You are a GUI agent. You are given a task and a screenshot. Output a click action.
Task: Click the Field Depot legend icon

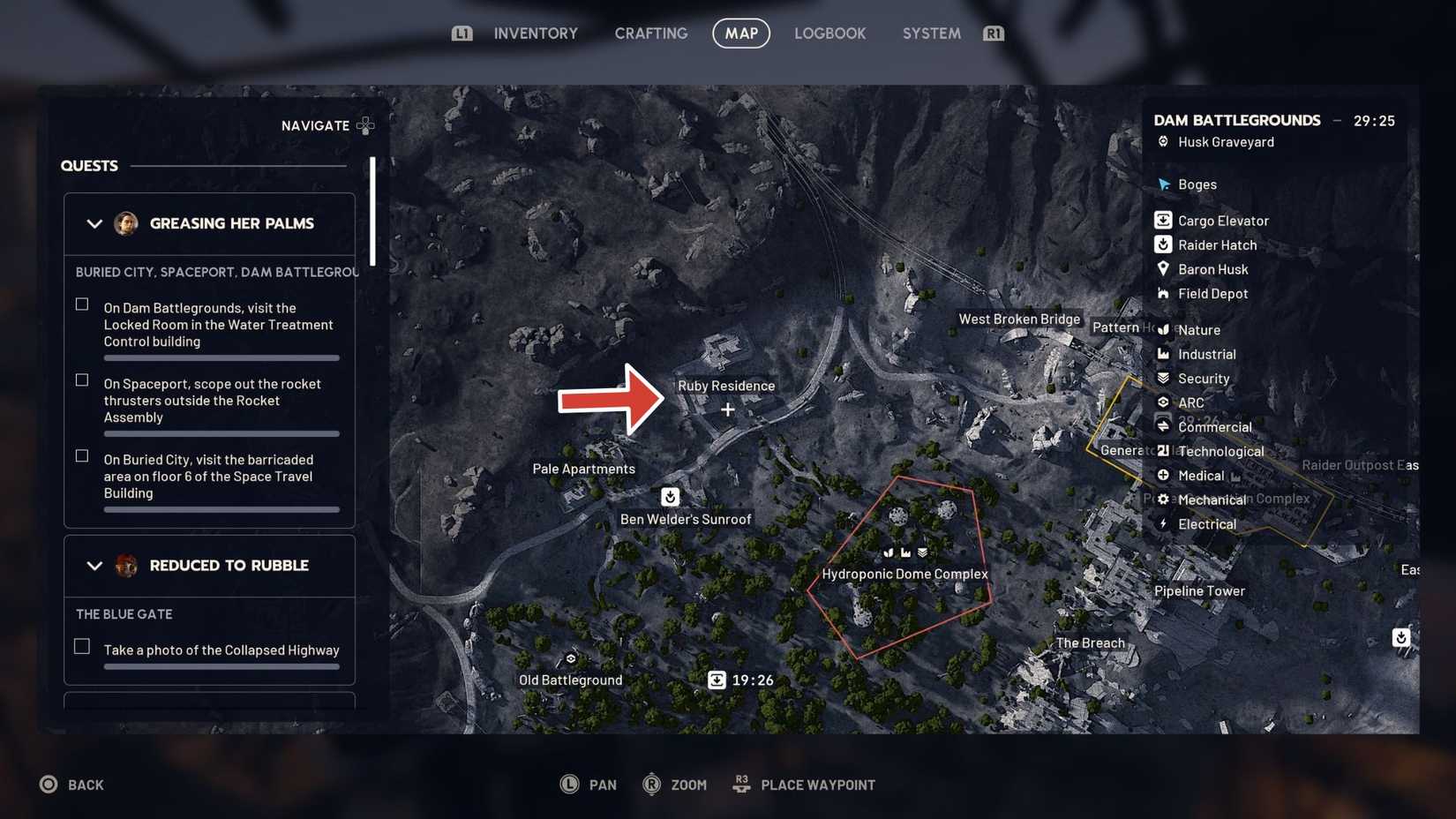coord(1163,293)
